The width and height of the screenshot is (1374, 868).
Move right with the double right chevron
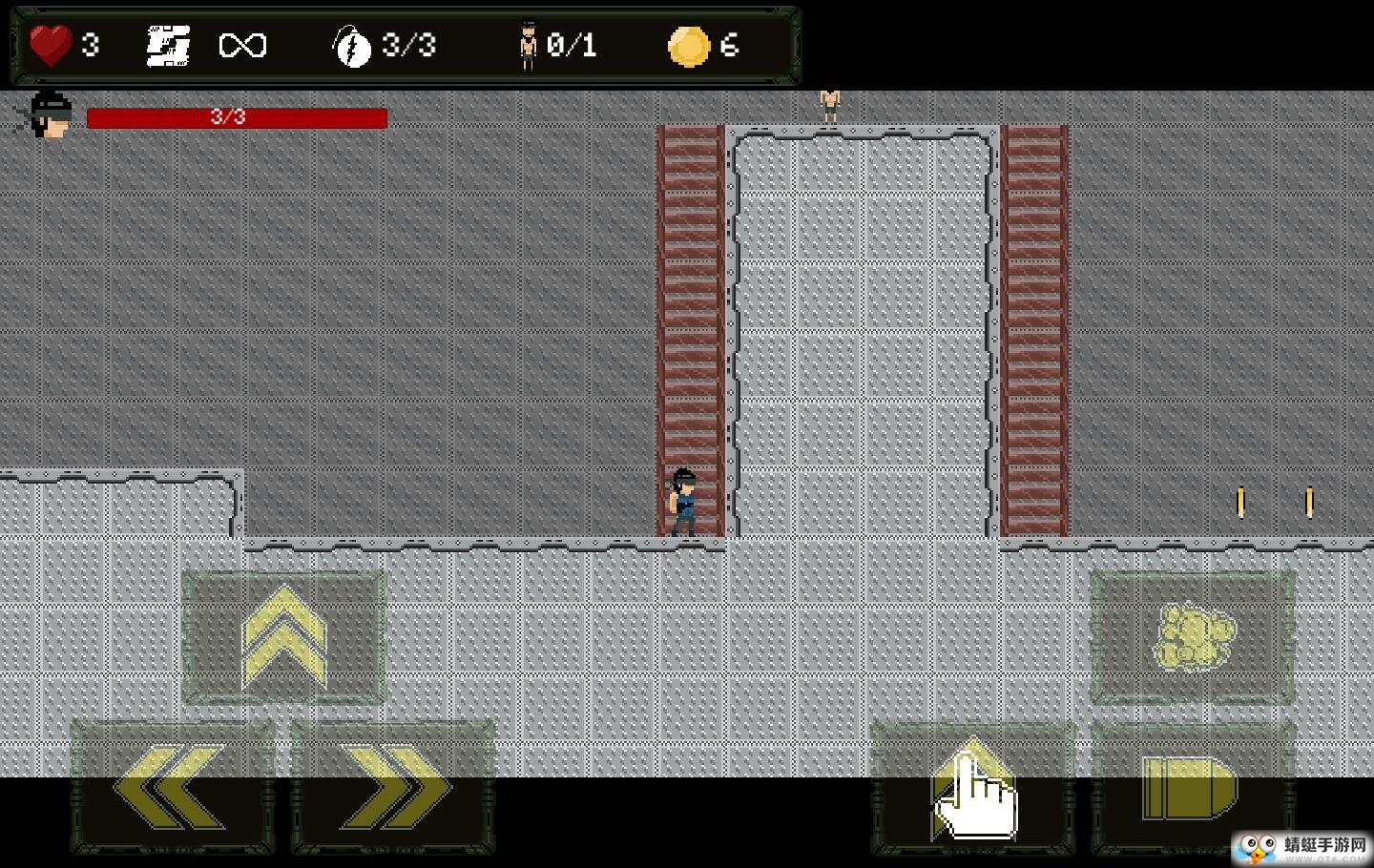(393, 787)
